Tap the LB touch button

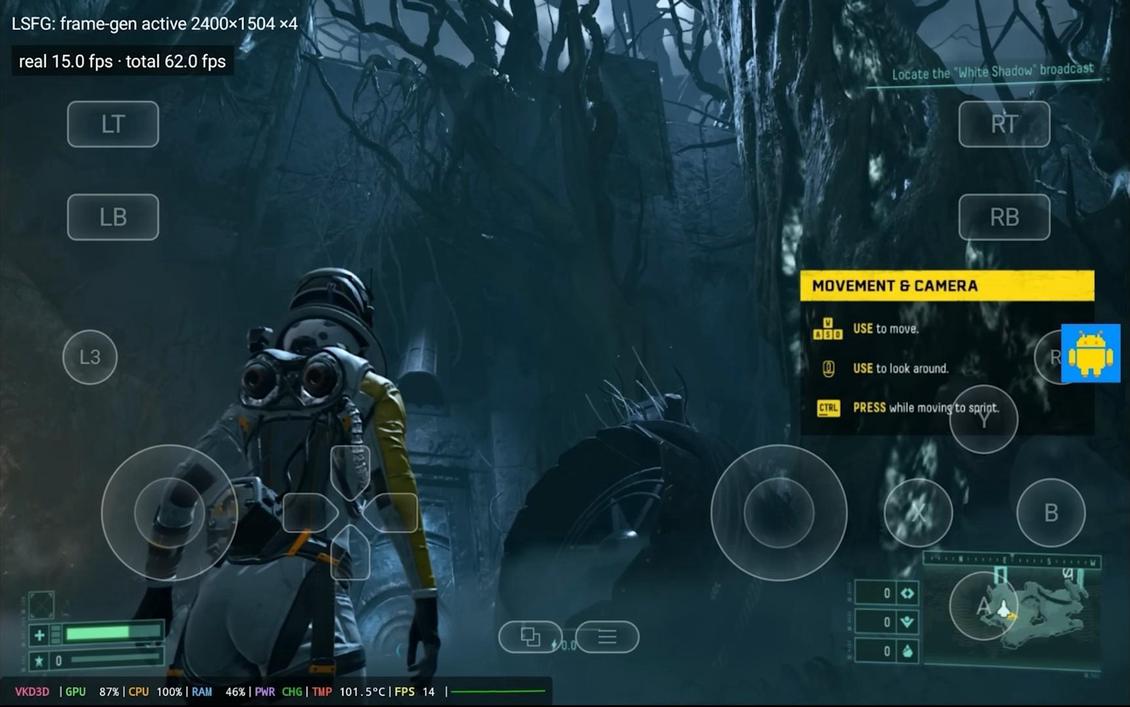[x=113, y=217]
